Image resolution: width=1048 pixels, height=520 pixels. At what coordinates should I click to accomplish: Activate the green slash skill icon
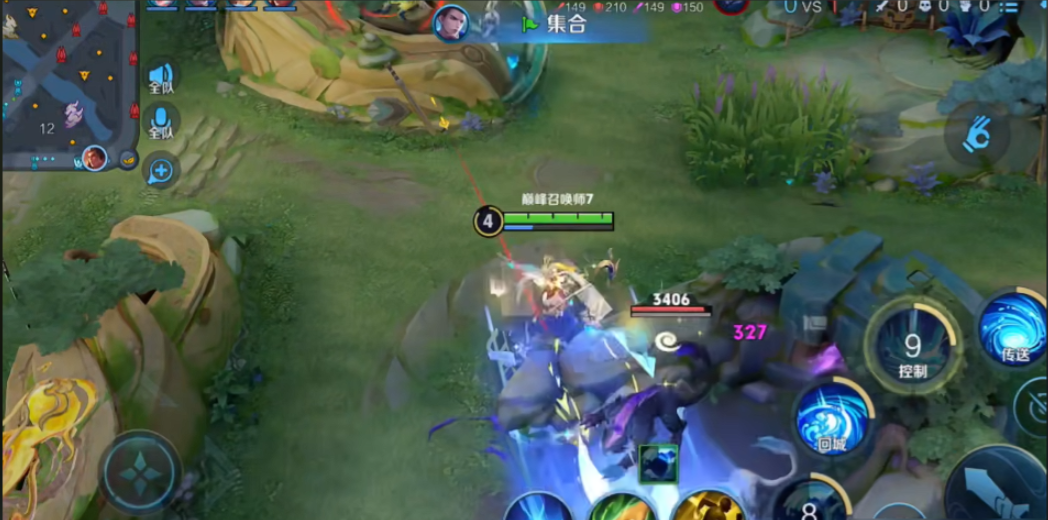pos(621,508)
